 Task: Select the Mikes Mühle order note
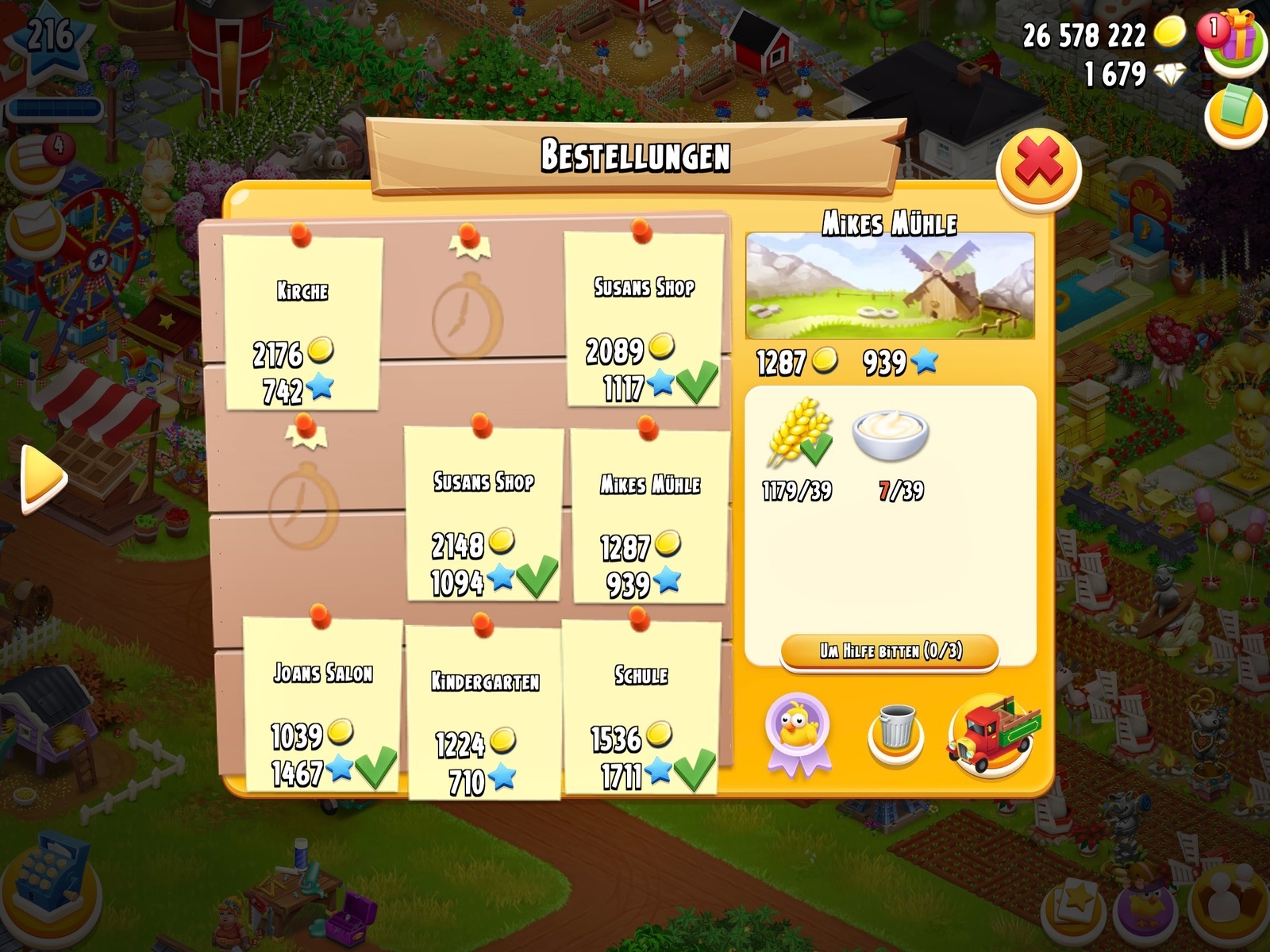click(649, 517)
